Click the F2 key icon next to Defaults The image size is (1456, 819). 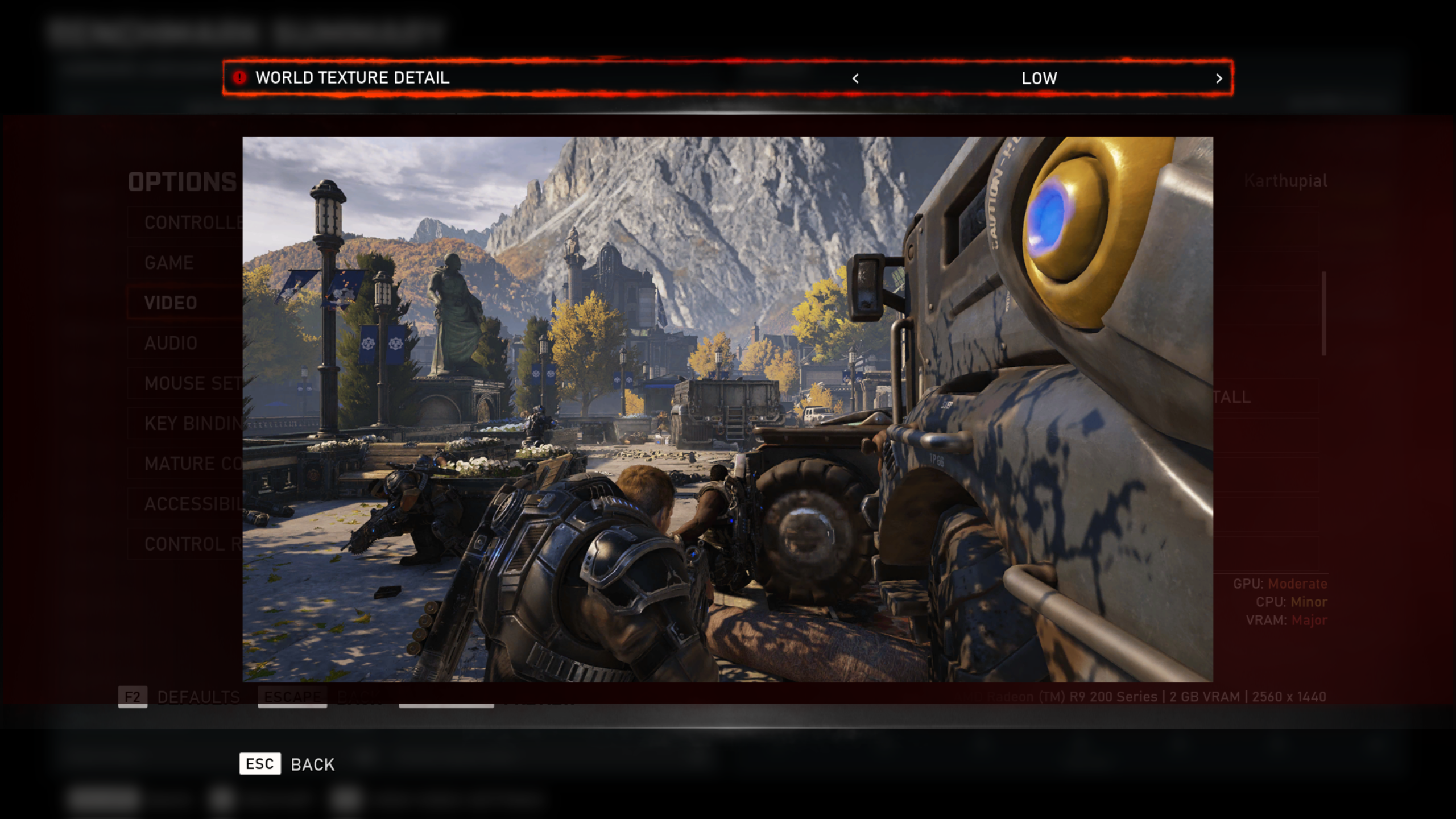point(132,697)
